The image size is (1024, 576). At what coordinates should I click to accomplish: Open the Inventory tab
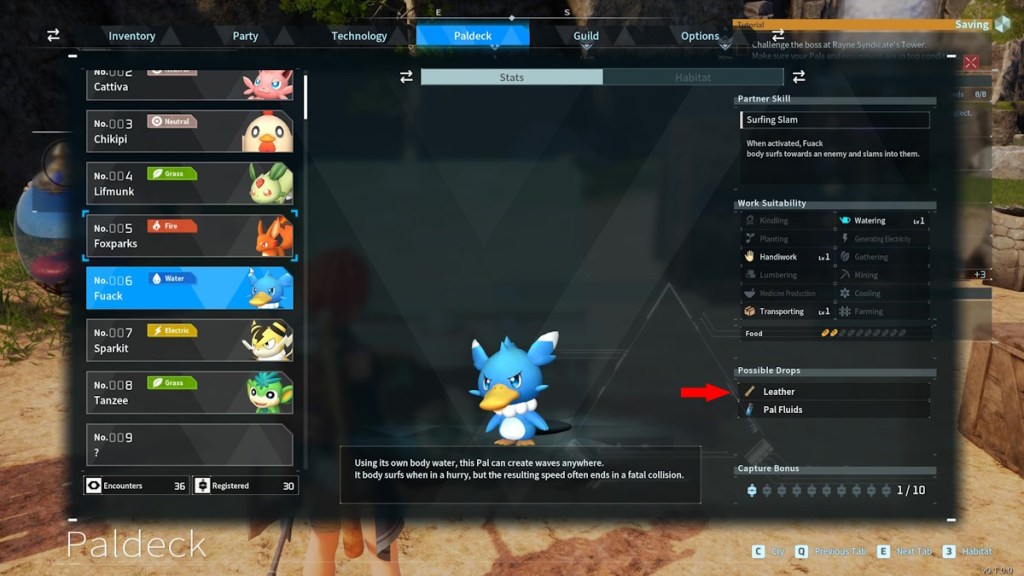pyautogui.click(x=132, y=36)
